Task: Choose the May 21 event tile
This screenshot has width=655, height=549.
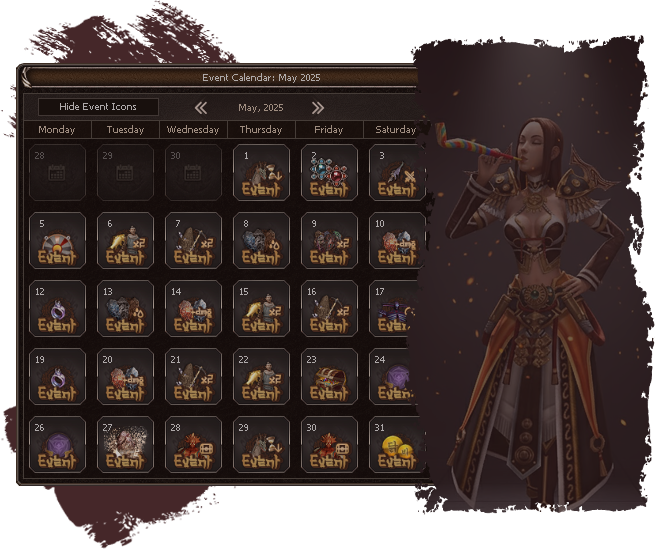Action: (193, 376)
